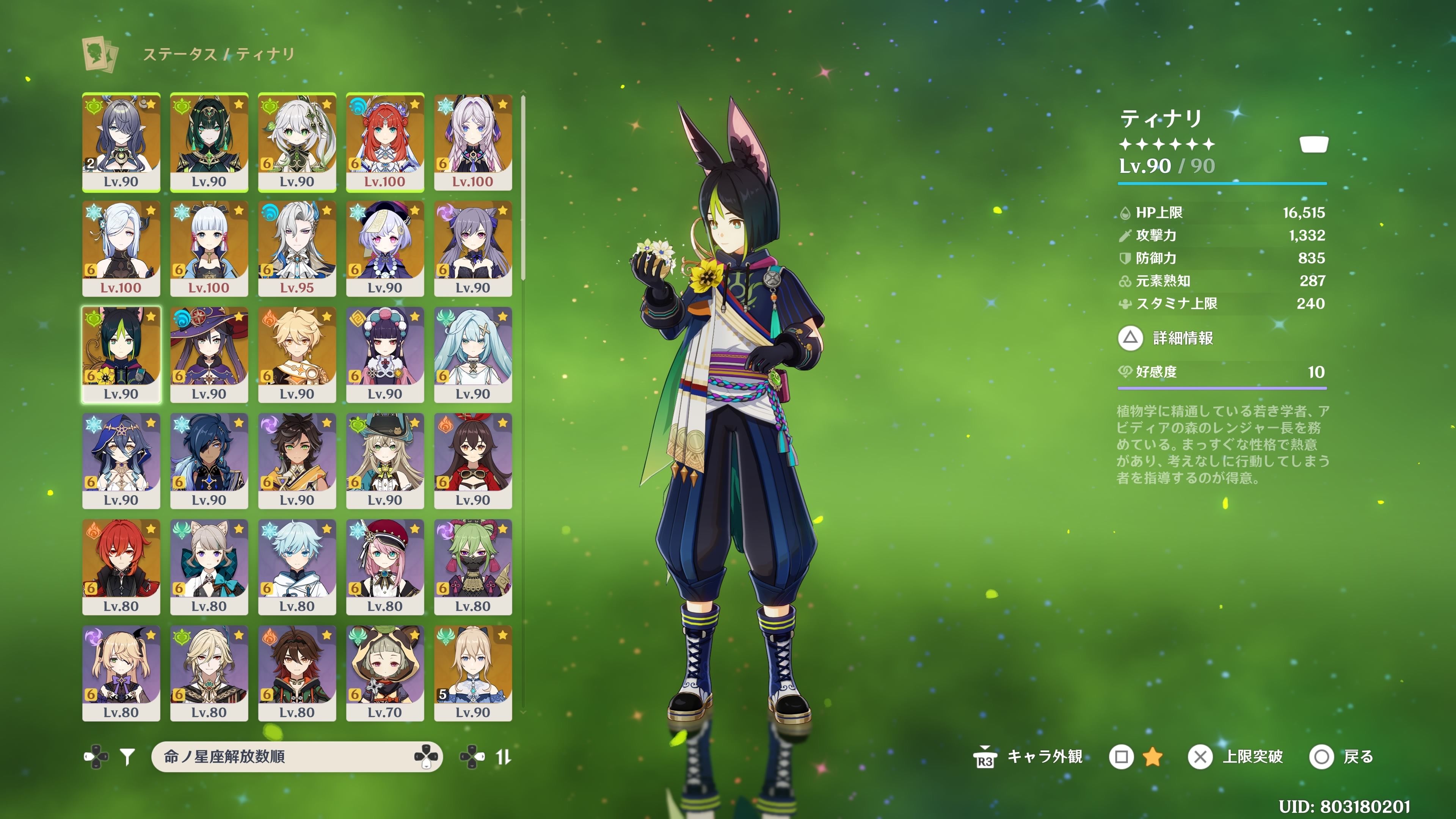Viewport: 1456px width, 819px height.
Task: Select Faruzan's teal-haired portrait
Action: [473, 354]
